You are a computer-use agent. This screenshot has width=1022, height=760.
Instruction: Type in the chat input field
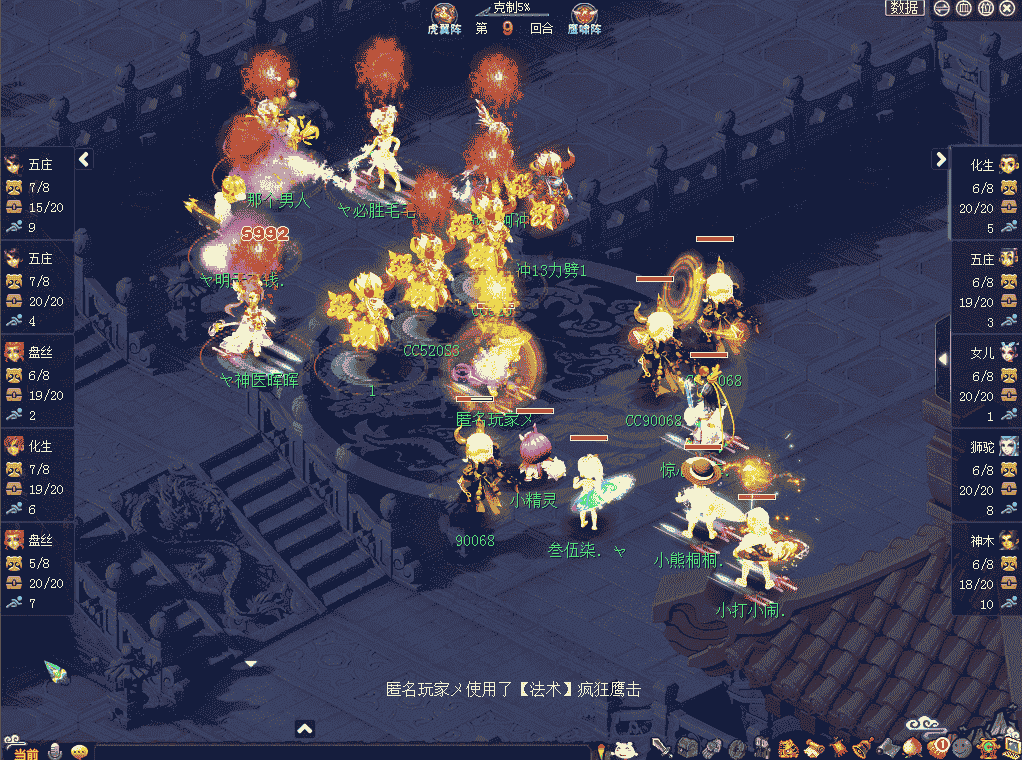(x=340, y=752)
